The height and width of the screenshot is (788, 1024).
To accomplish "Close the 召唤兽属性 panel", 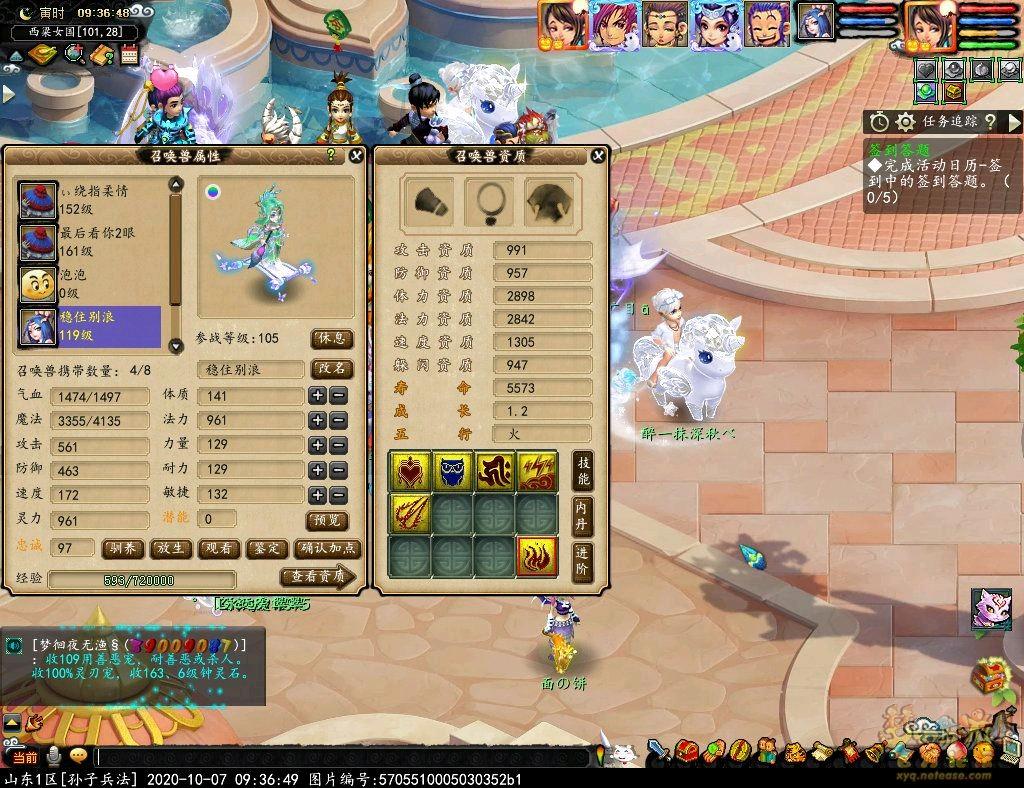I will (x=356, y=155).
